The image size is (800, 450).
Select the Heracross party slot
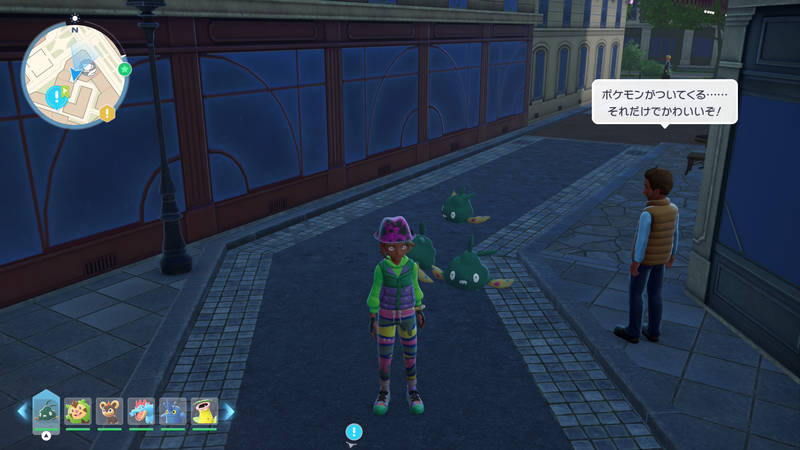(x=172, y=411)
